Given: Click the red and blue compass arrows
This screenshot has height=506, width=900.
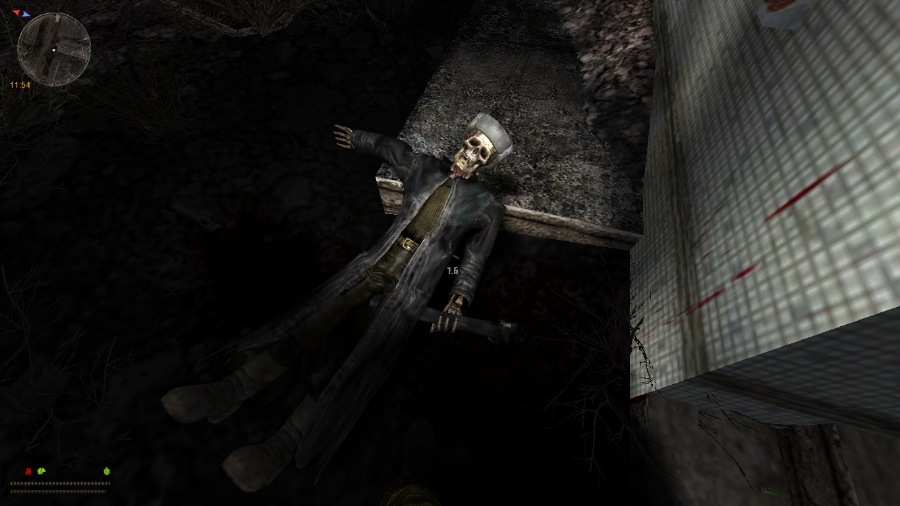Looking at the screenshot, I should pyautogui.click(x=22, y=15).
